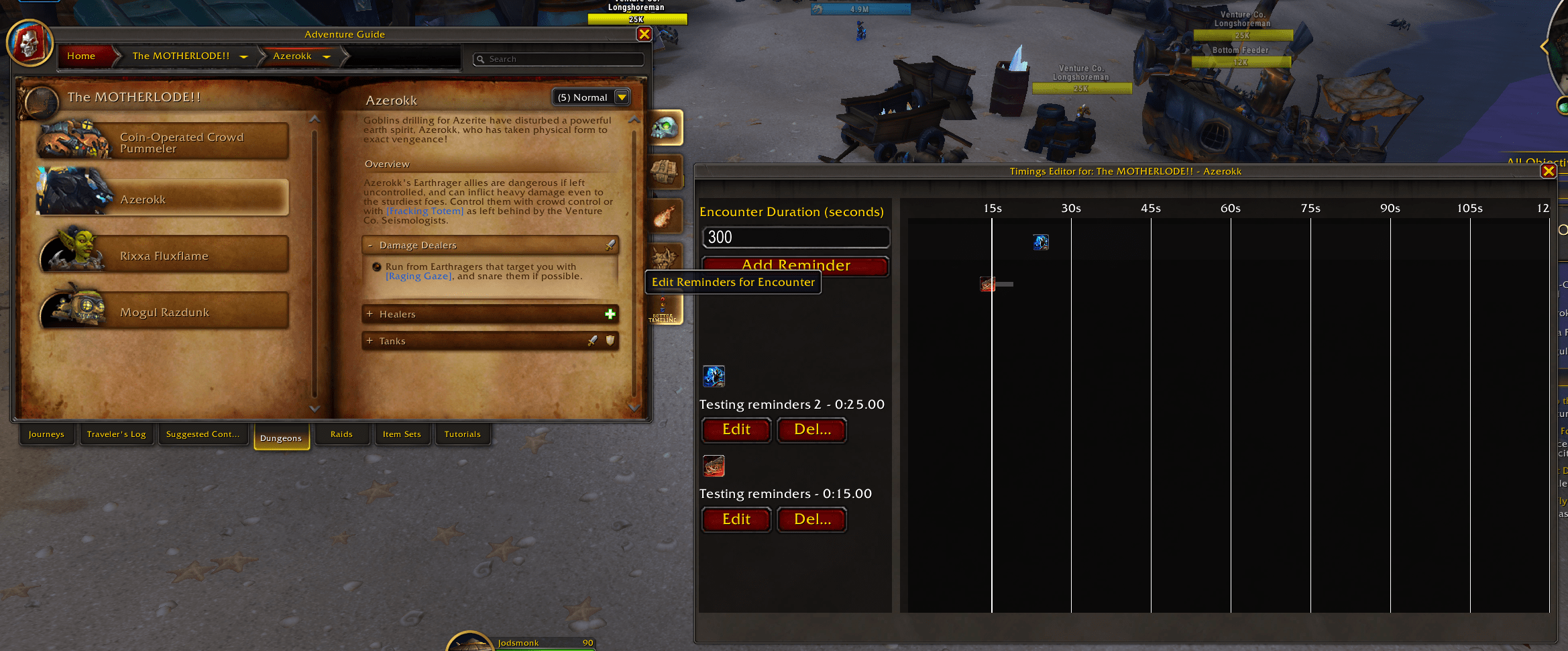Click the Add Reminder button
The width and height of the screenshot is (1568, 651).
pyautogui.click(x=795, y=266)
